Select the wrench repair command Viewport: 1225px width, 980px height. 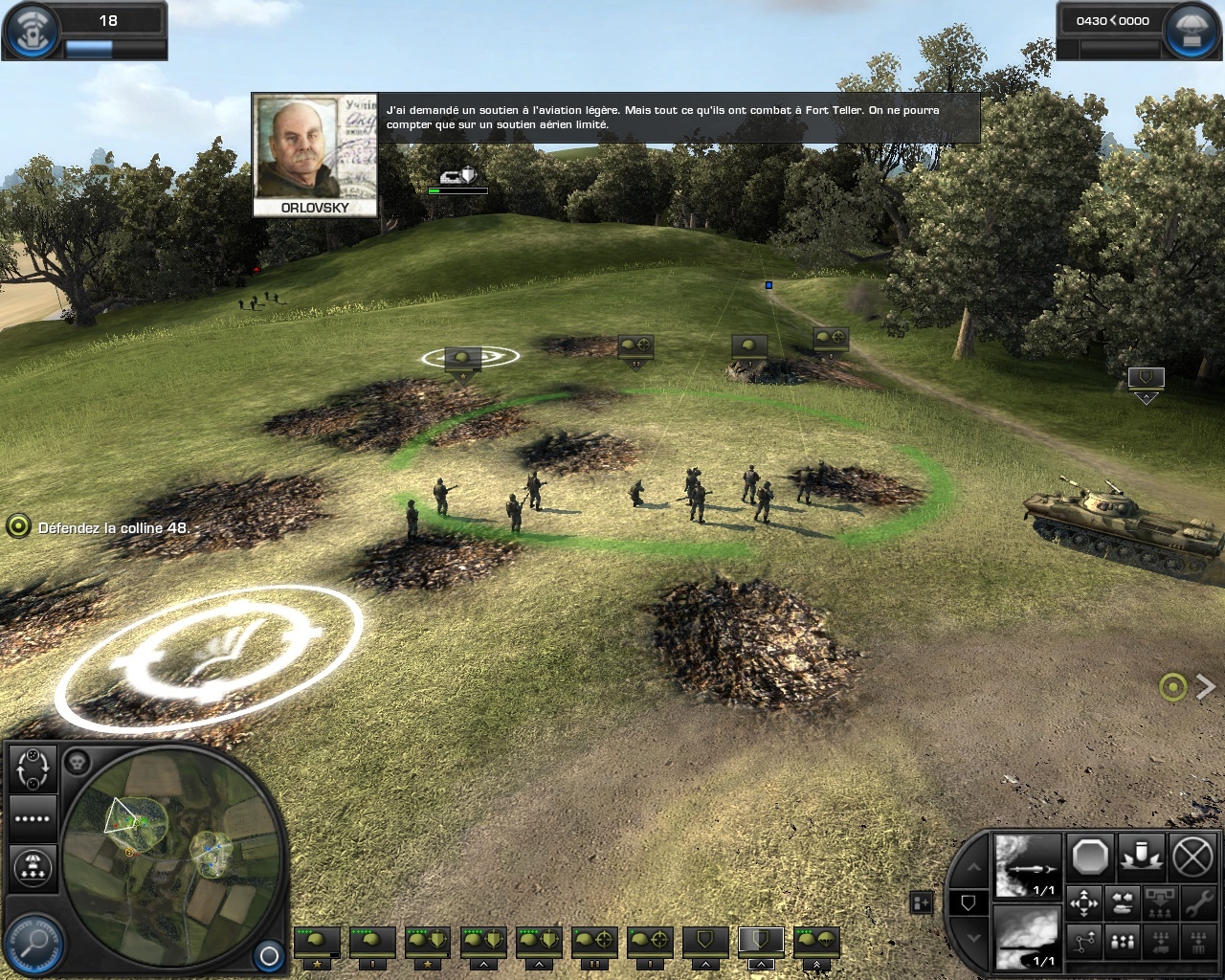(1197, 902)
